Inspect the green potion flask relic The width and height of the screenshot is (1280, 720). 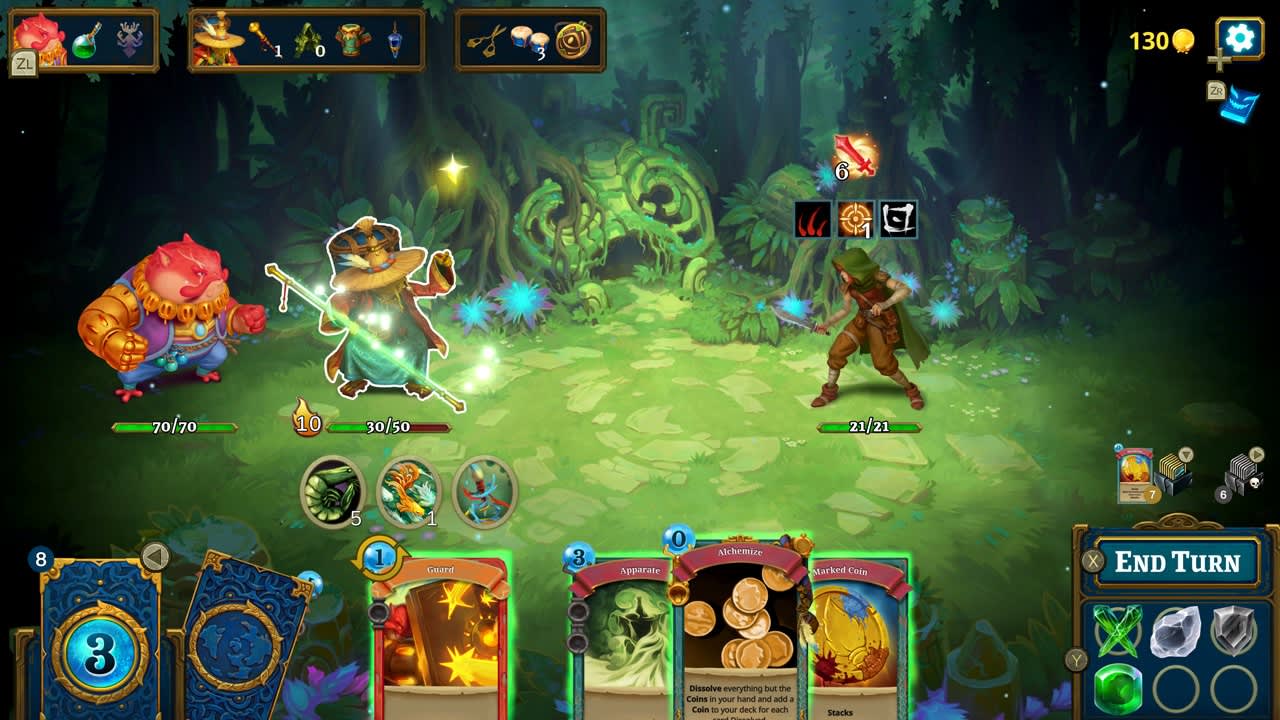coord(87,41)
